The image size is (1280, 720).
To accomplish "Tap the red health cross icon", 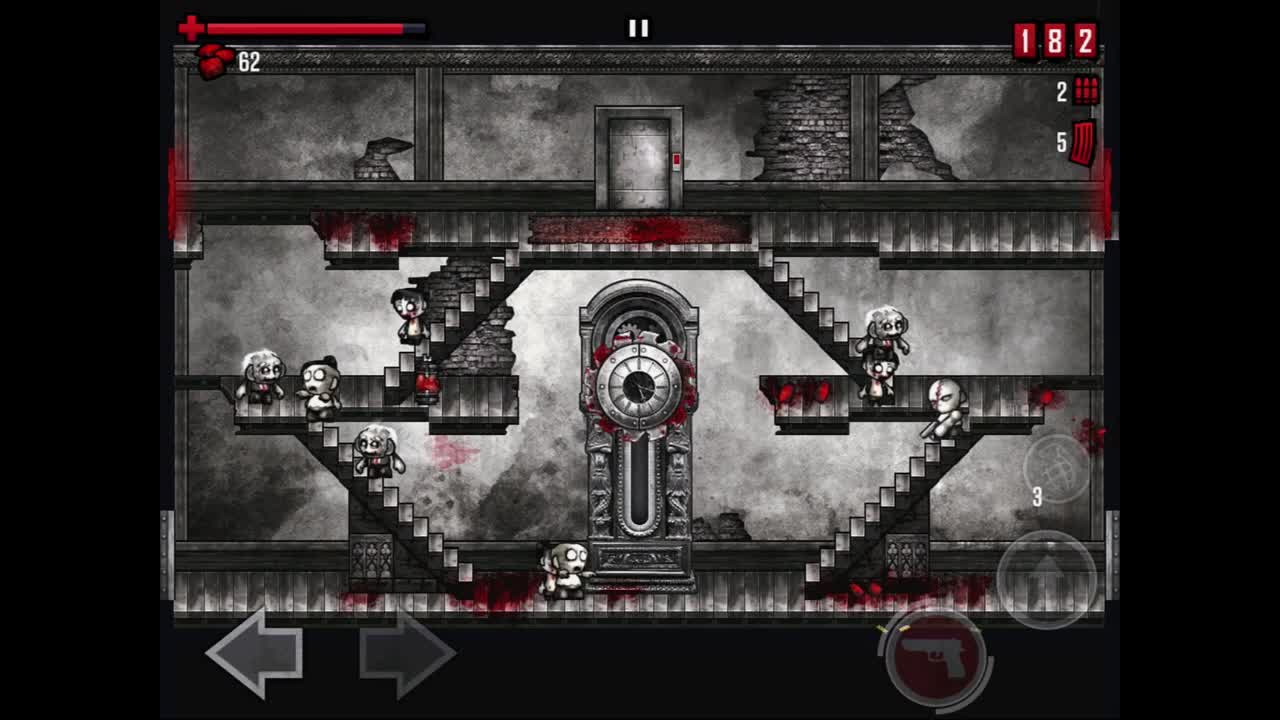I will pos(189,27).
